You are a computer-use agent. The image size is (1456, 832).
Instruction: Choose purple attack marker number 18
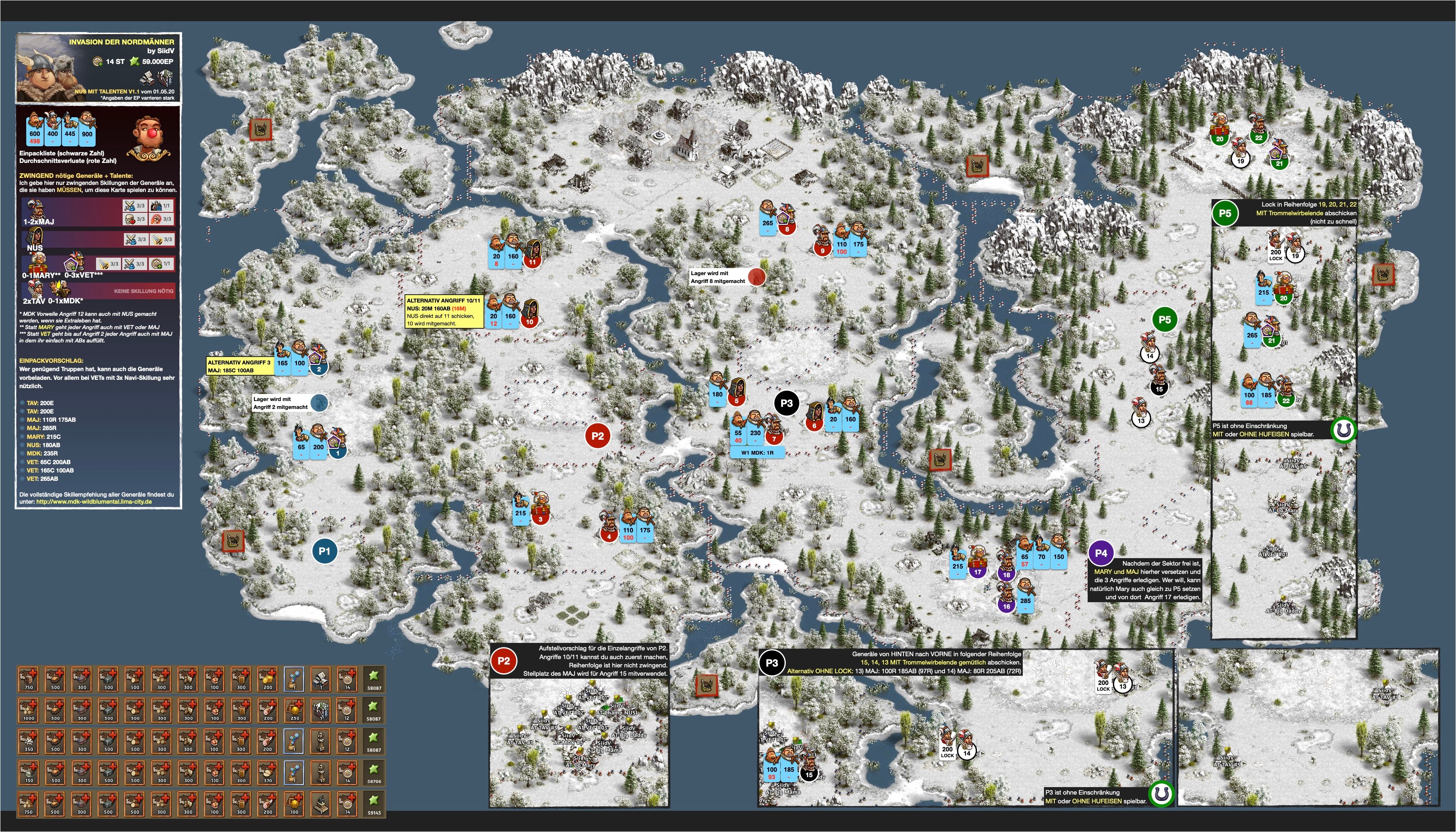point(1006,575)
